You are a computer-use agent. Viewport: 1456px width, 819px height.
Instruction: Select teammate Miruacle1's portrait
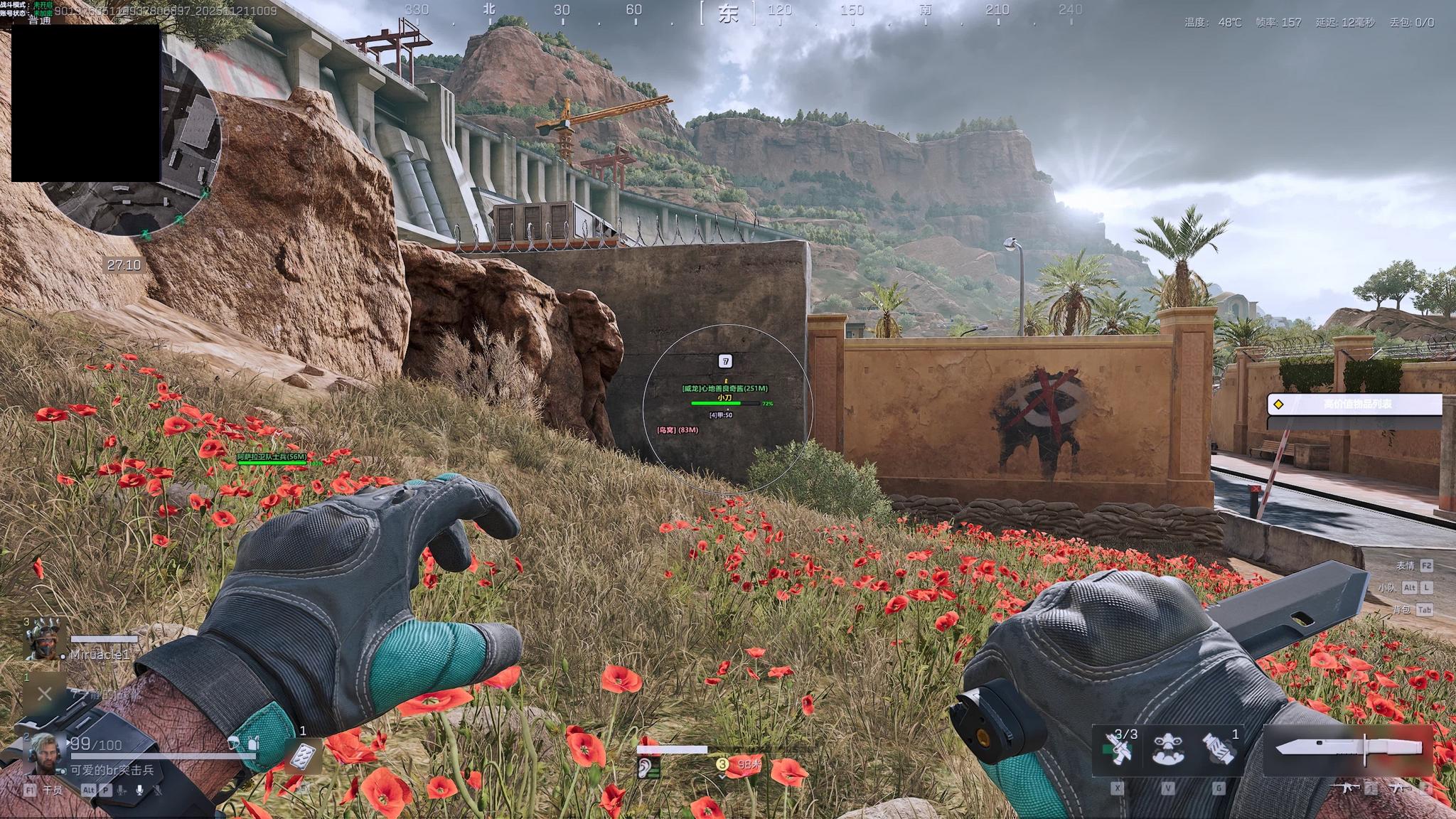click(46, 638)
